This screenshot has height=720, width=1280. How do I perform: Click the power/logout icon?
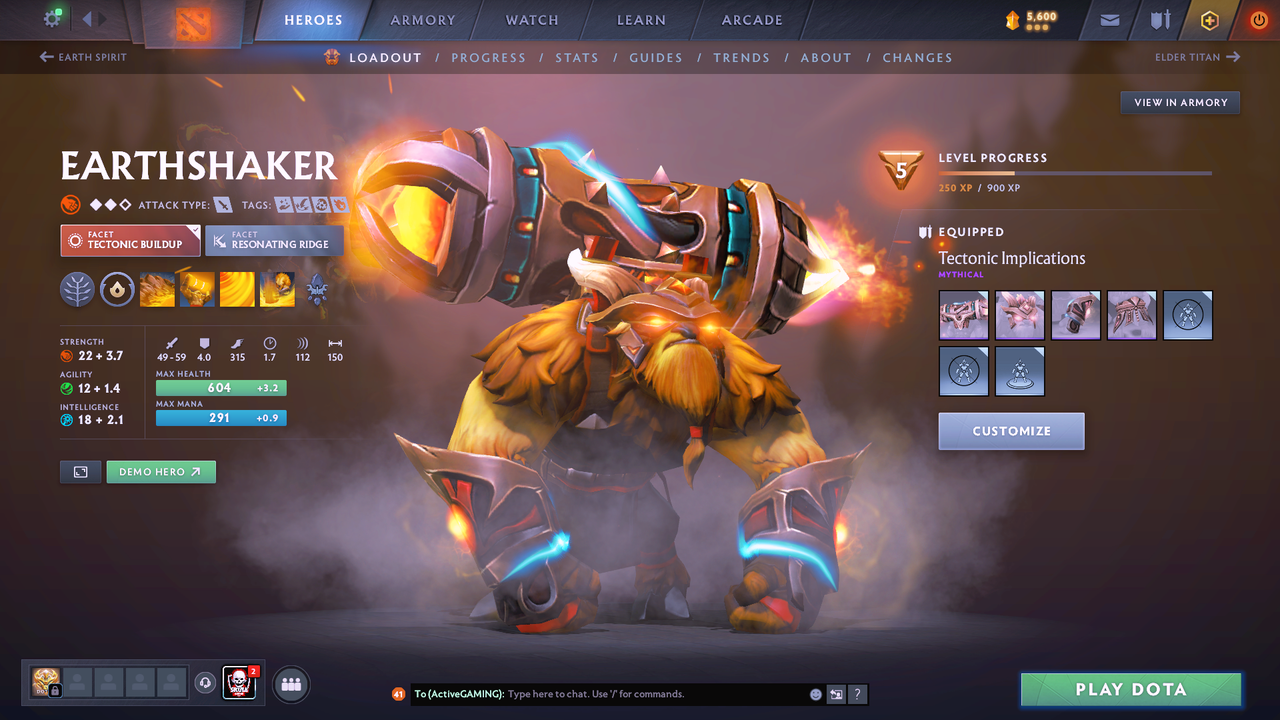tap(1258, 19)
